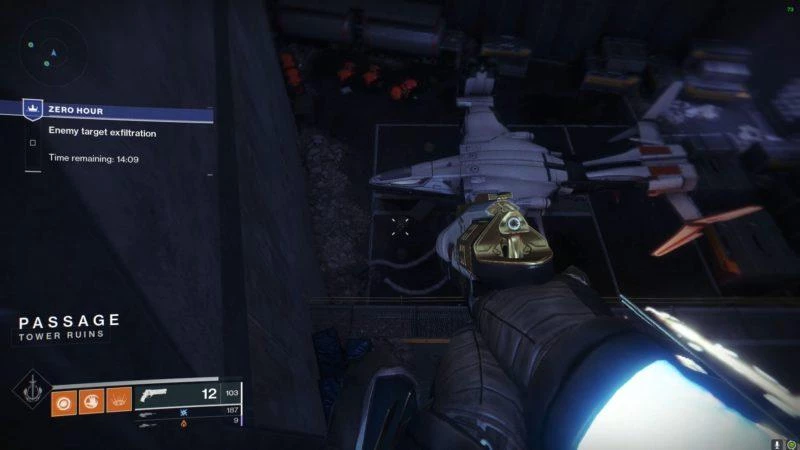800x450 pixels.
Task: Trigger the melee fist ability icon
Action: pyautogui.click(x=91, y=400)
